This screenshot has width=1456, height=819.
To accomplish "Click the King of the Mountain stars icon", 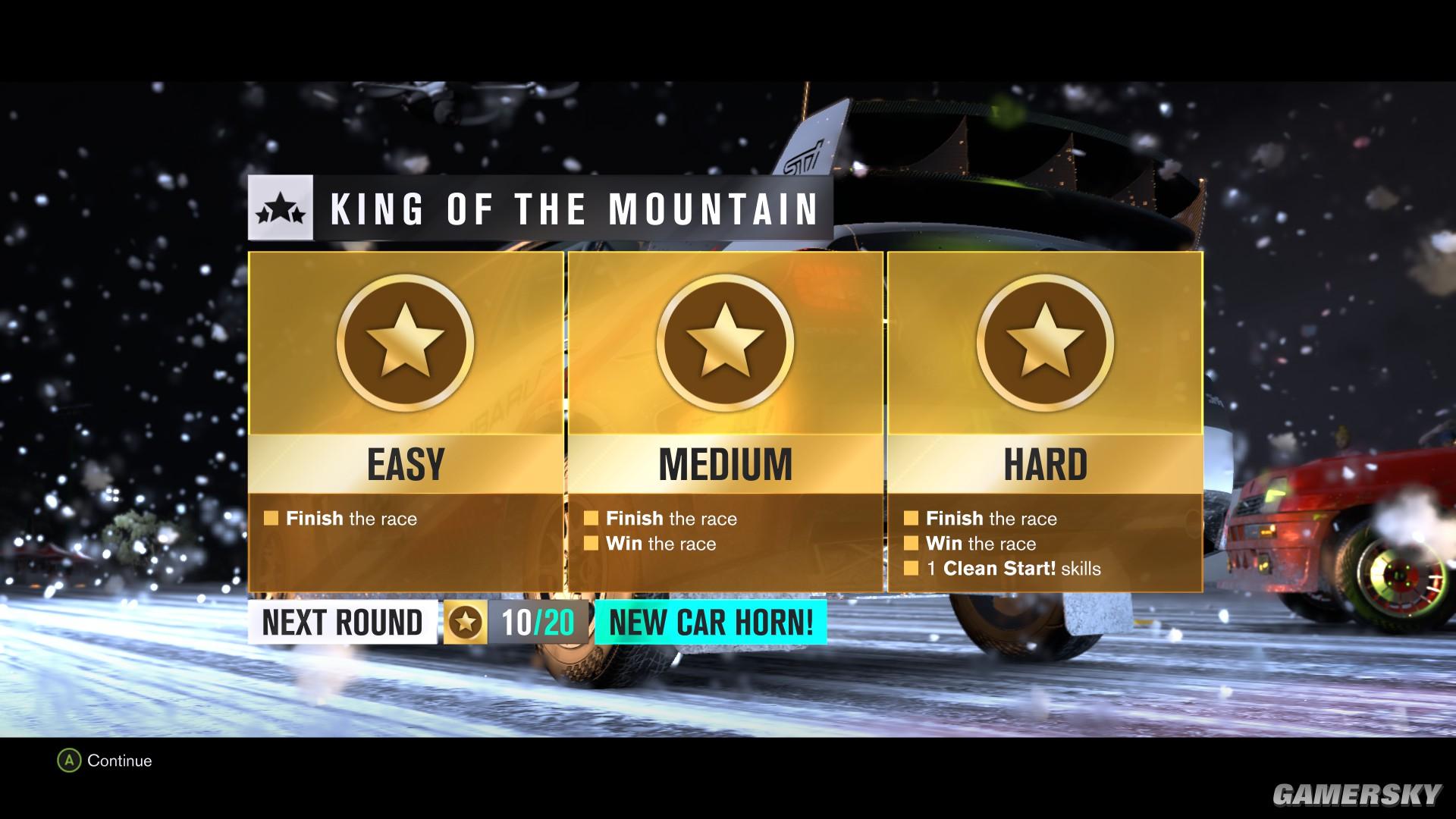I will coord(281,209).
